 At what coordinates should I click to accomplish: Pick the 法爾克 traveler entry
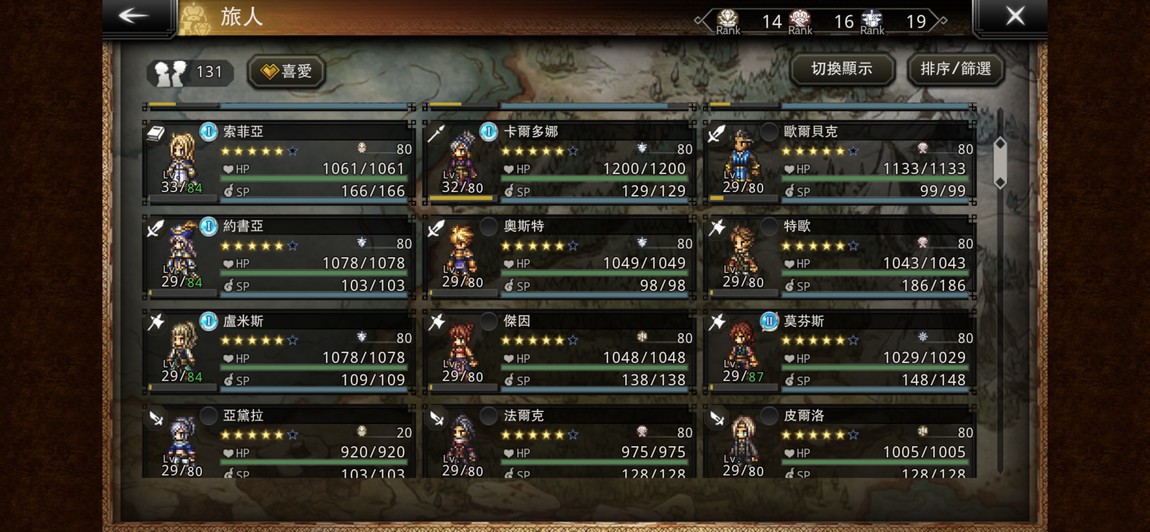point(559,441)
